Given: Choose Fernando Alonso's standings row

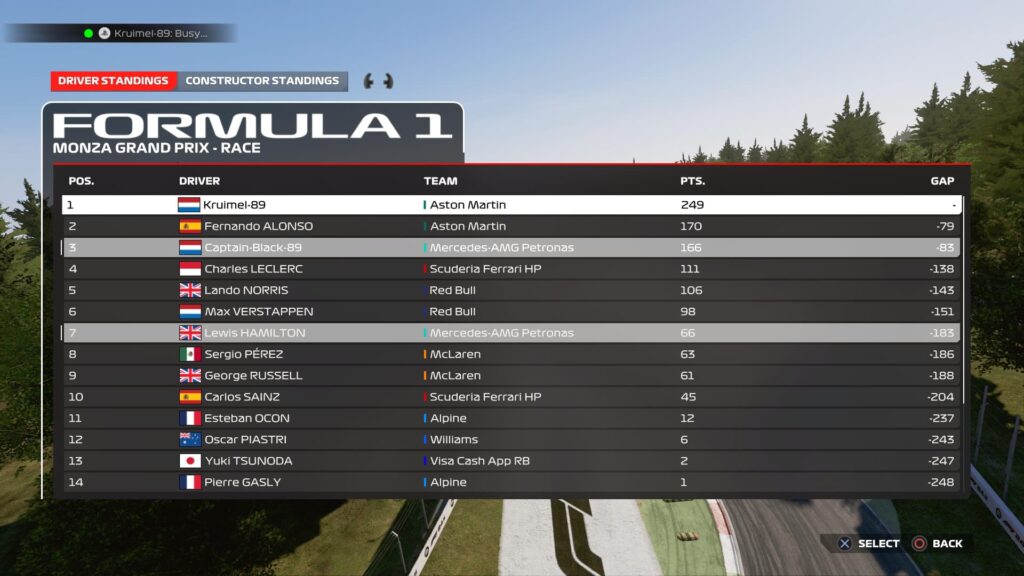Looking at the screenshot, I should click(x=510, y=226).
